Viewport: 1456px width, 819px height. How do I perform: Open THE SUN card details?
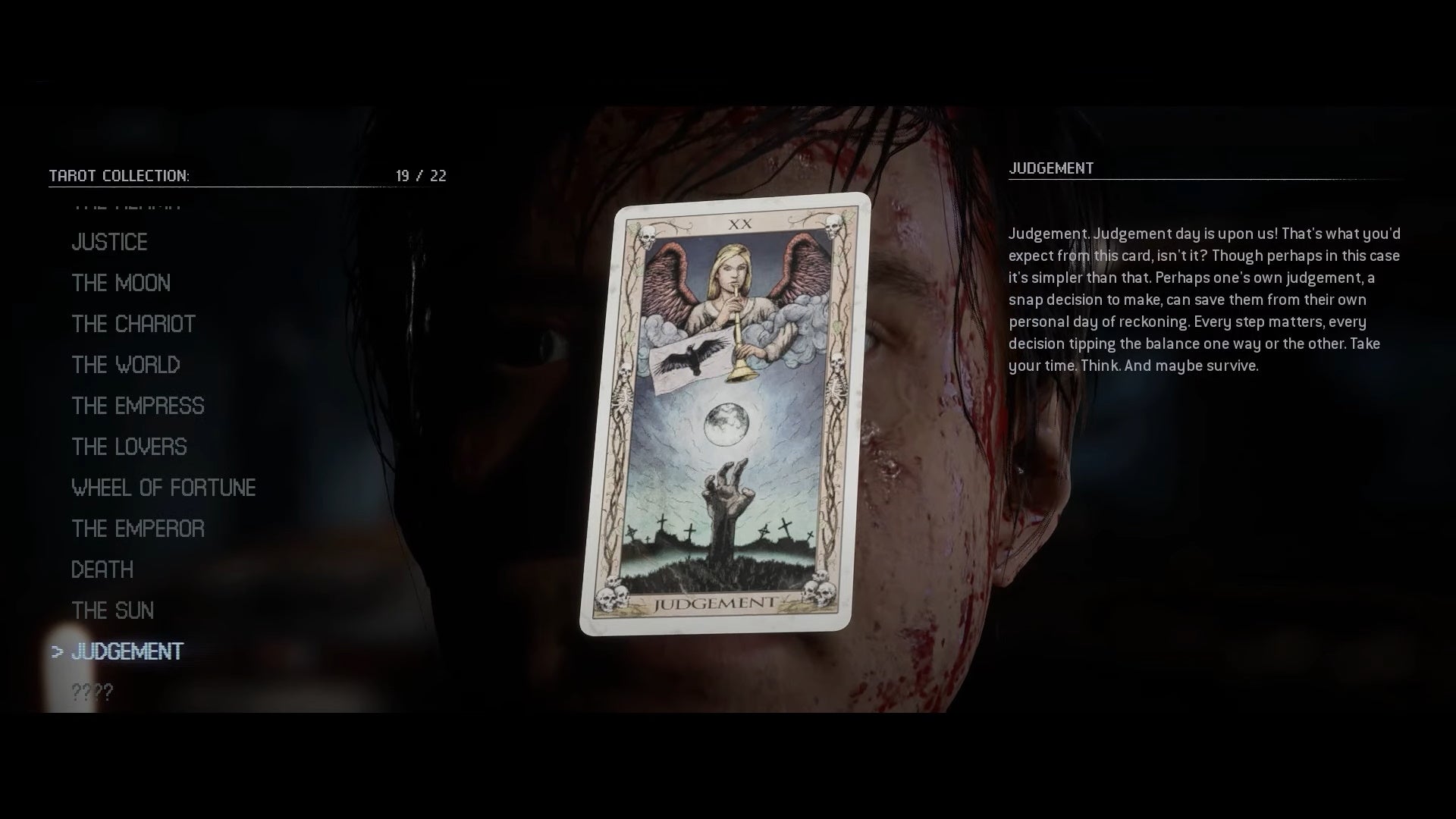tap(112, 610)
